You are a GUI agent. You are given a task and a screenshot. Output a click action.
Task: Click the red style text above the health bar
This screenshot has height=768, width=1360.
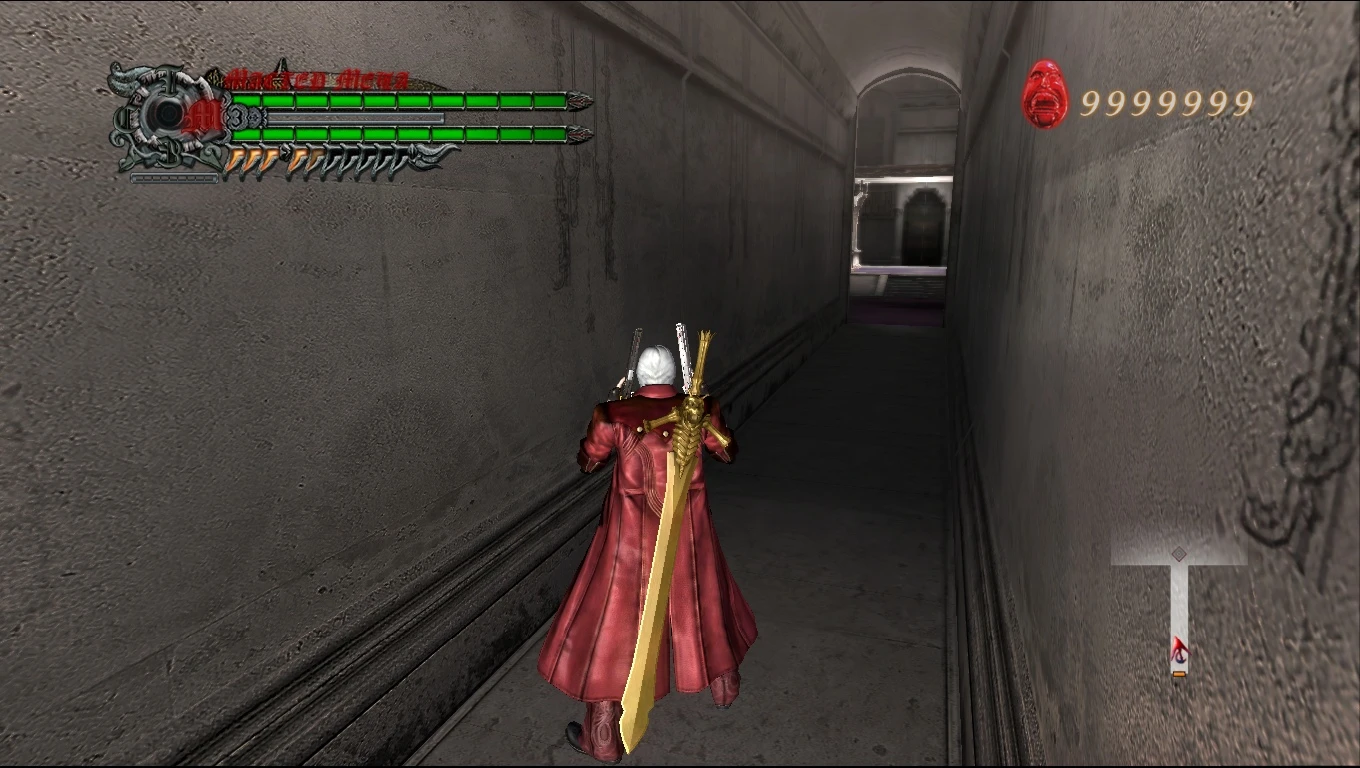[316, 78]
